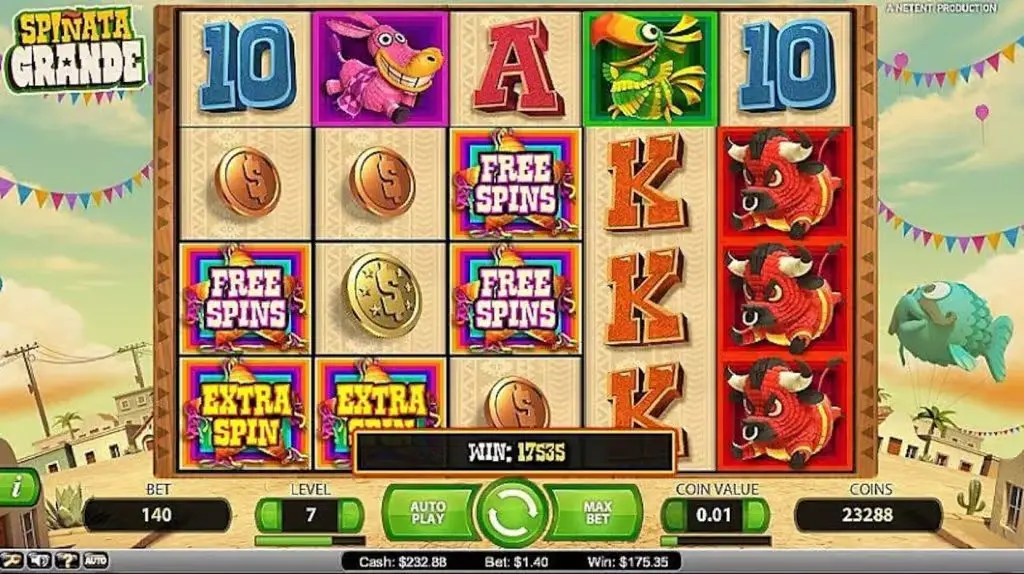Adjust the level slider bar
This screenshot has width=1024, height=574.
pyautogui.click(x=308, y=541)
